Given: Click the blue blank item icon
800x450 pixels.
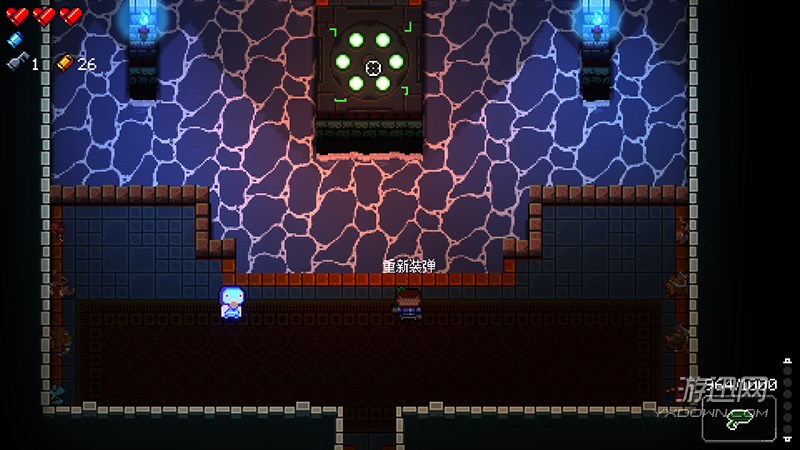Looking at the screenshot, I should [x=14, y=40].
